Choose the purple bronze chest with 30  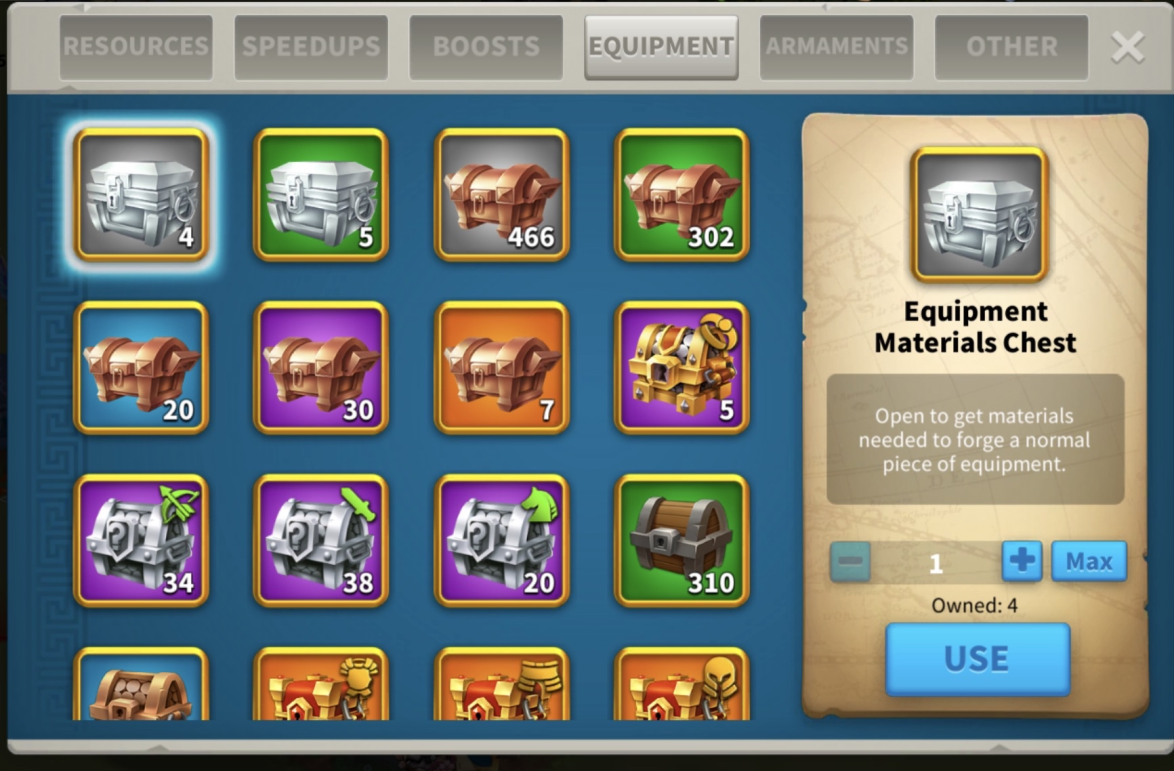321,368
